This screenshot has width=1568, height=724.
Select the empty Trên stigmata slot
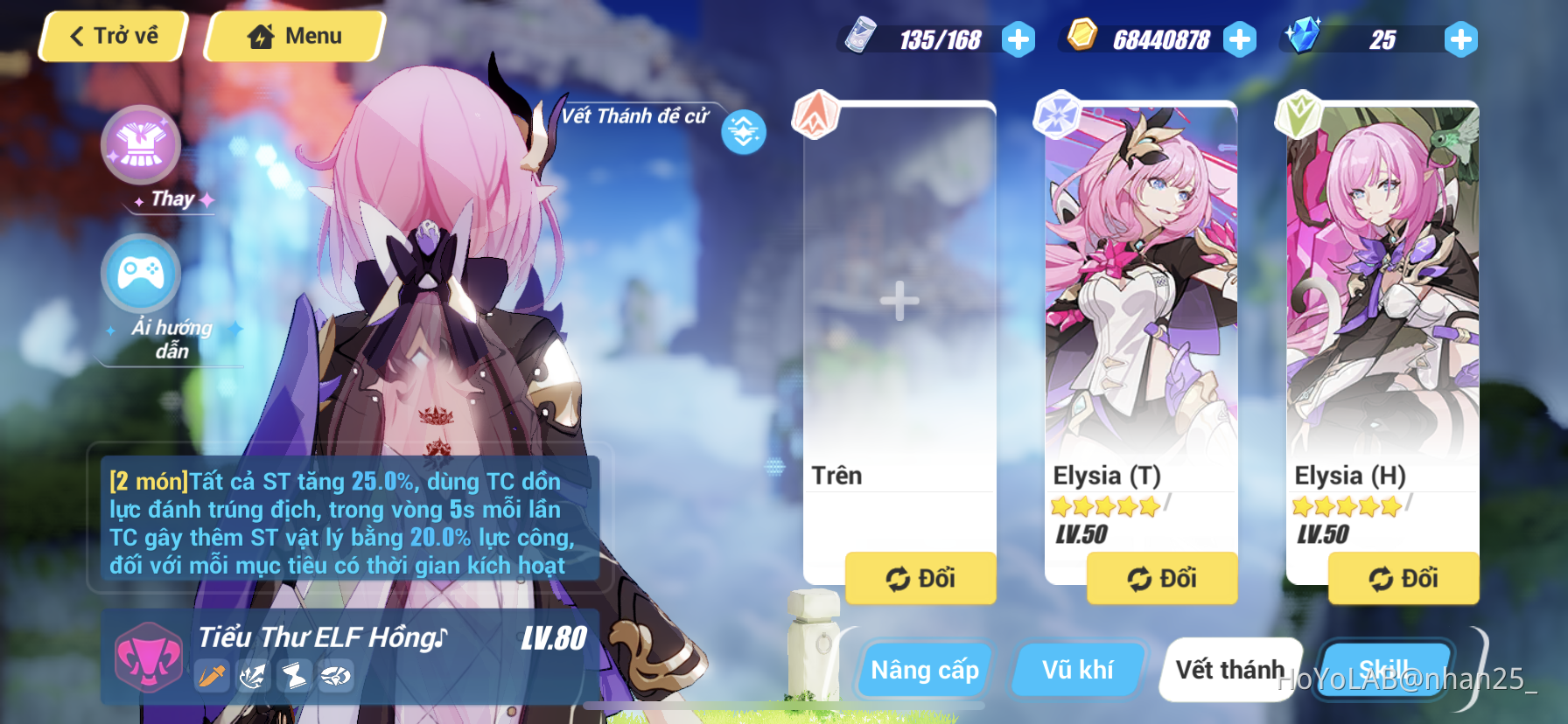pos(898,302)
